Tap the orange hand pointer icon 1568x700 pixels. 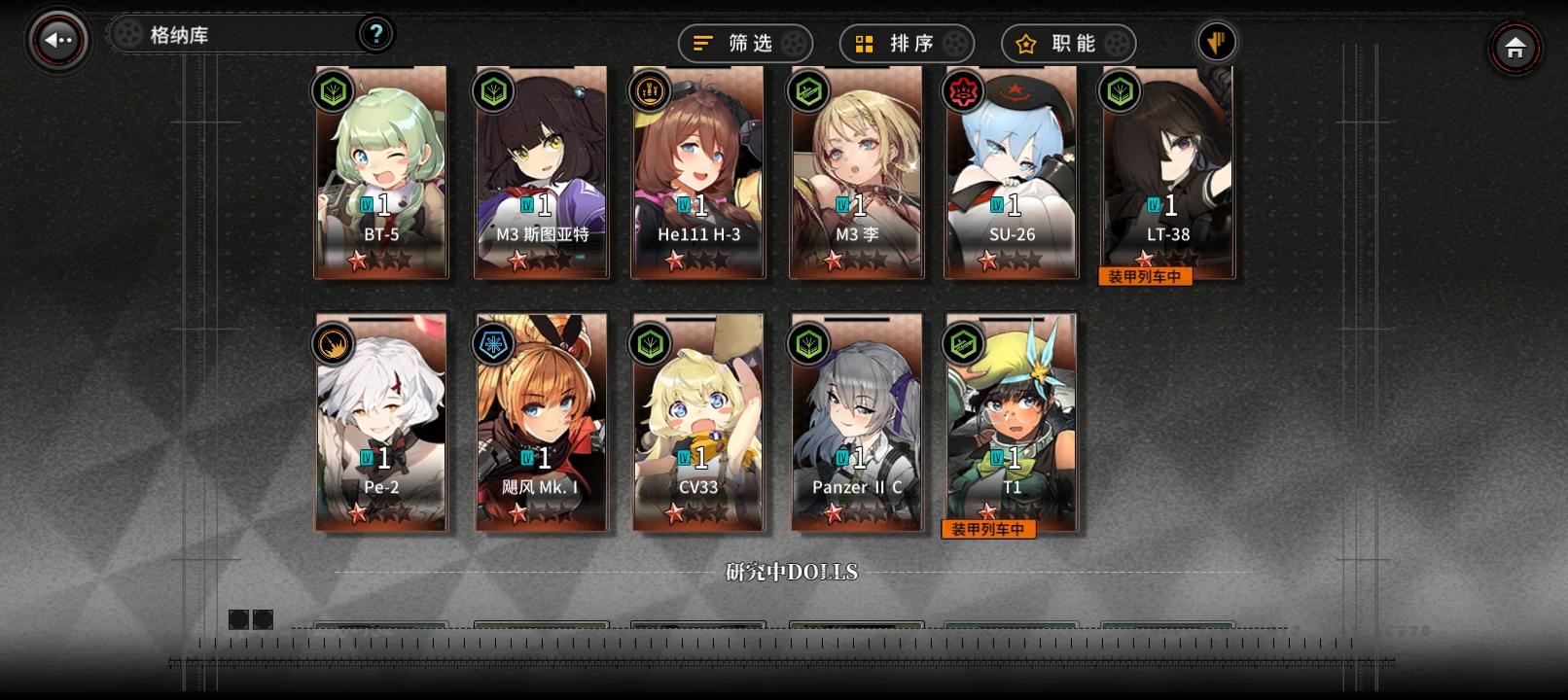click(1217, 42)
